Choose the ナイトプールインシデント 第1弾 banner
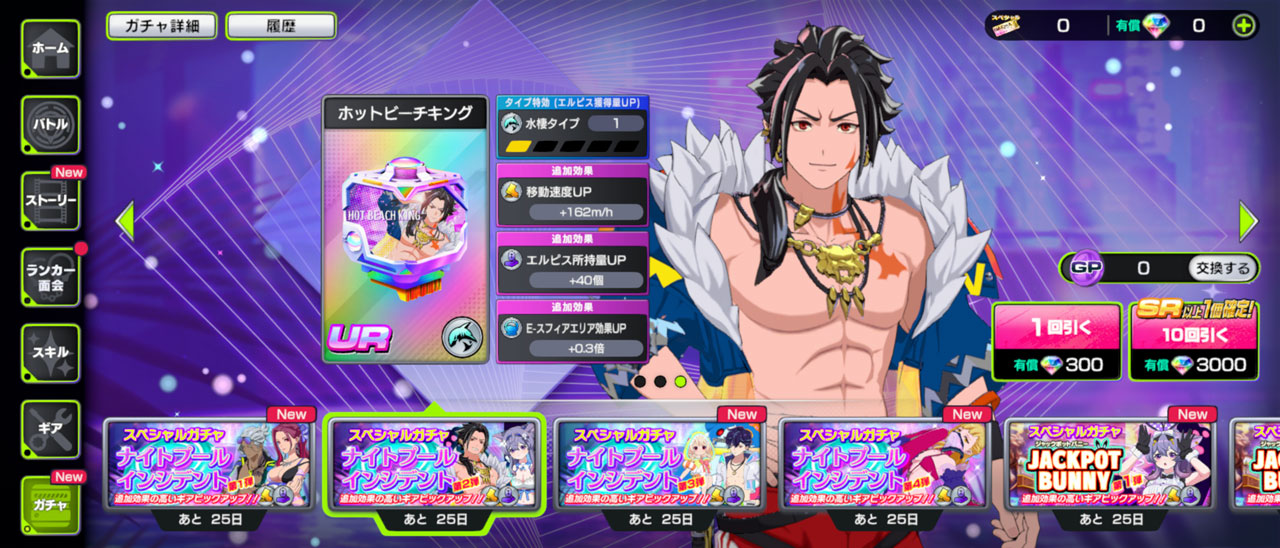This screenshot has width=1280, height=548. point(210,464)
